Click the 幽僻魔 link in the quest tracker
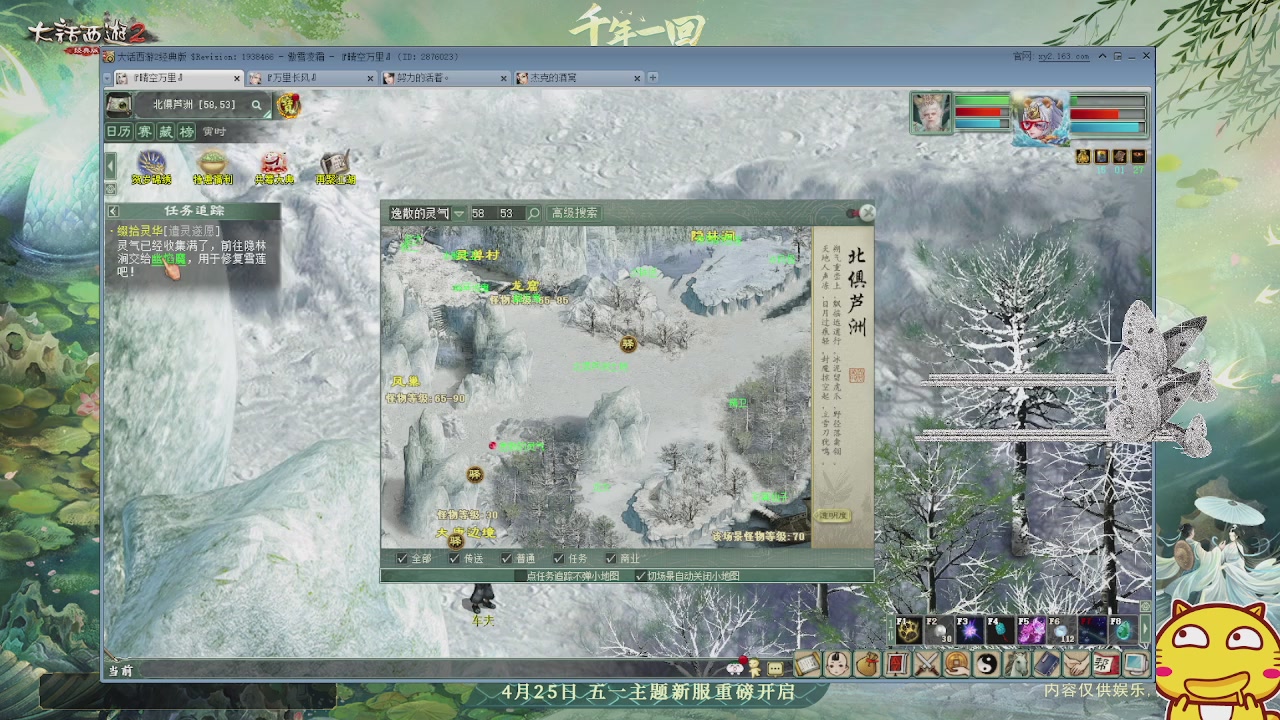1280x720 pixels. pyautogui.click(x=170, y=259)
